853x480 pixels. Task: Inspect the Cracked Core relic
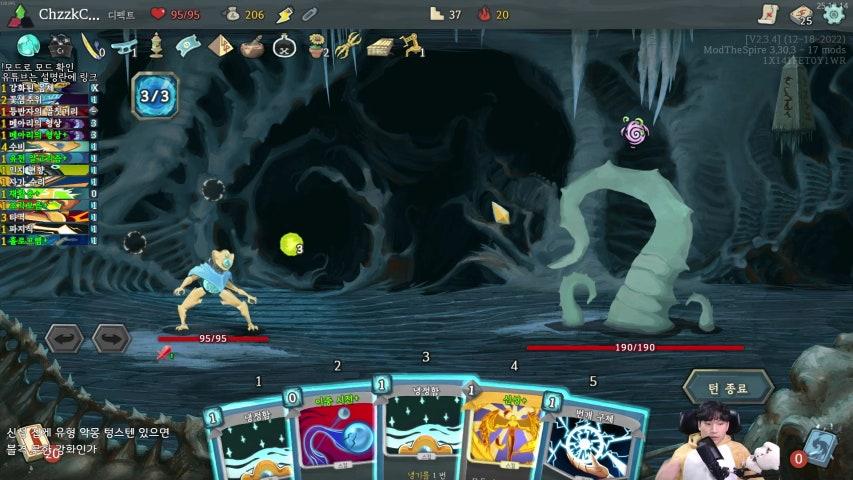28,45
